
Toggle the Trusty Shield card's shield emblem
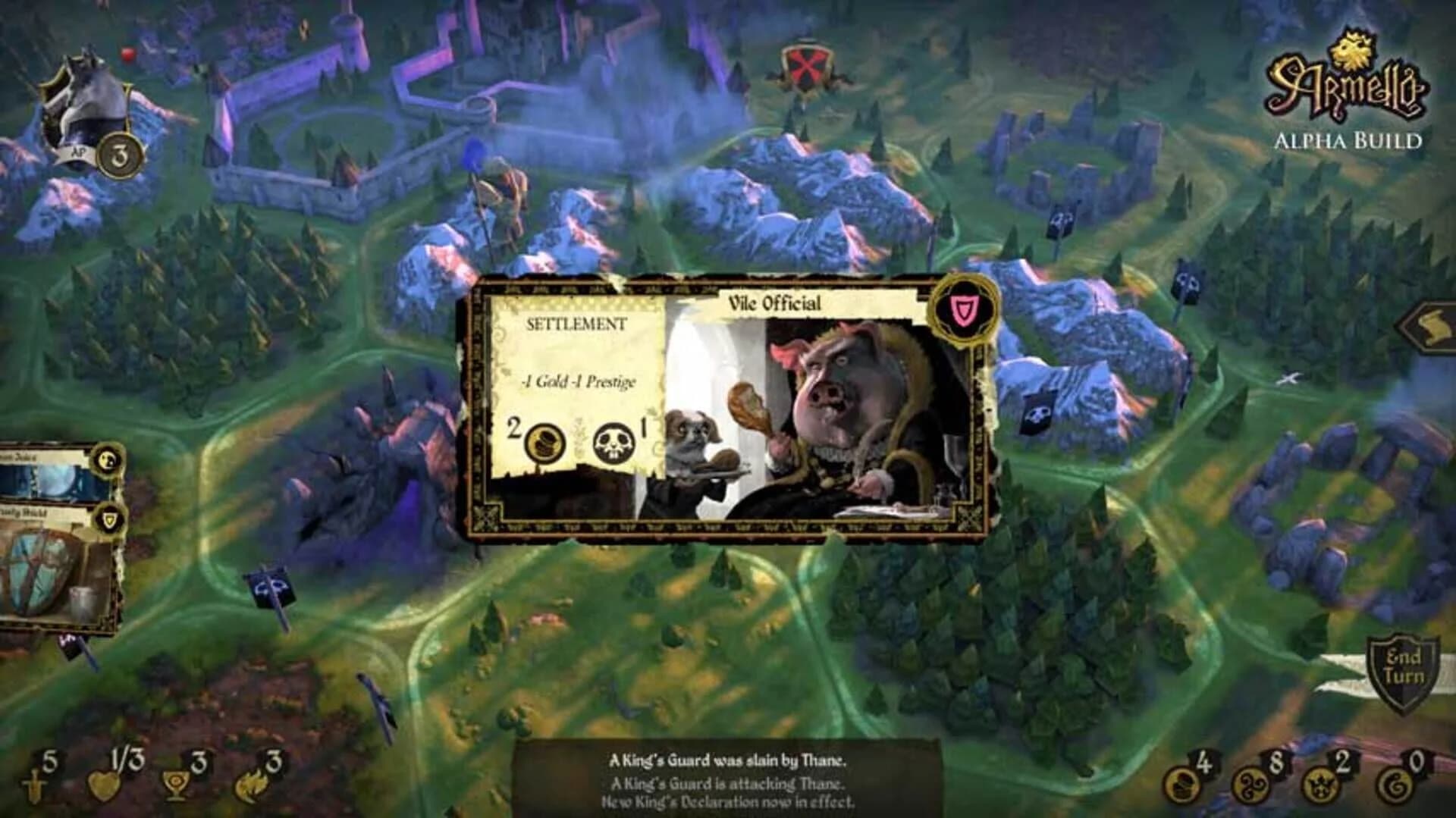[109, 519]
